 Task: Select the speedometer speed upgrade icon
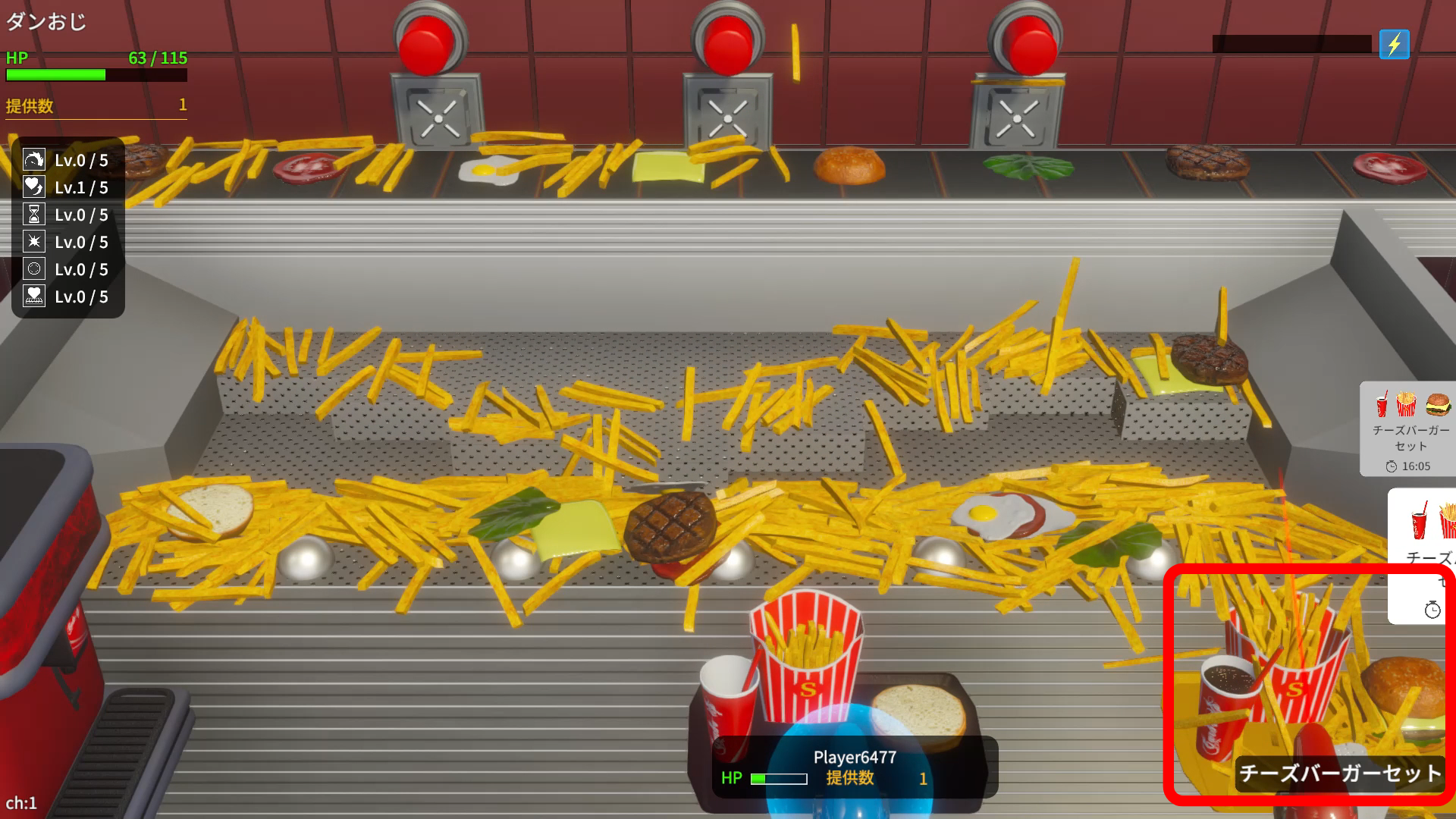34,160
